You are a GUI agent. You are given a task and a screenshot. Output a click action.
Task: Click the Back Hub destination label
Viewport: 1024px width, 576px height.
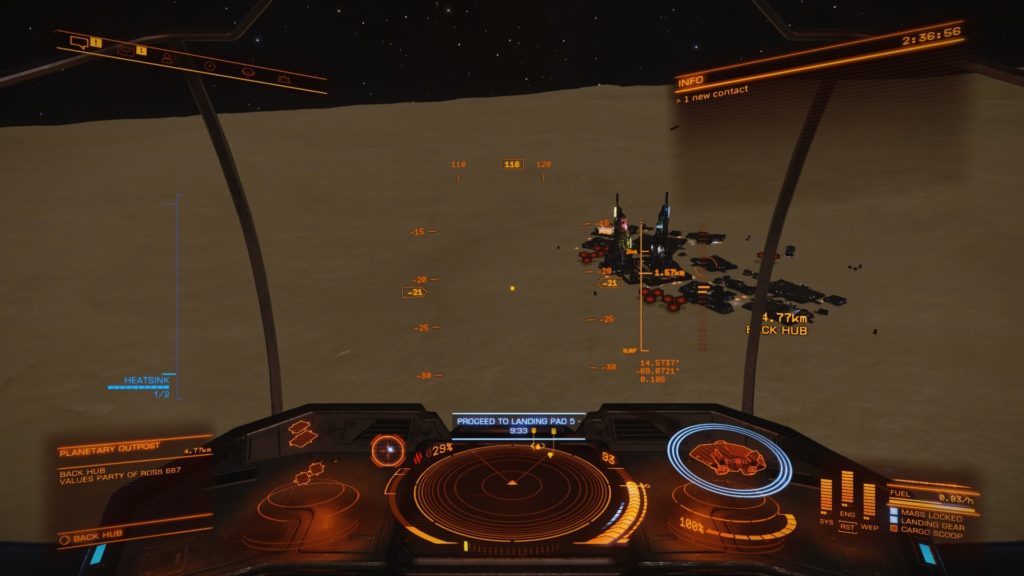pos(97,536)
